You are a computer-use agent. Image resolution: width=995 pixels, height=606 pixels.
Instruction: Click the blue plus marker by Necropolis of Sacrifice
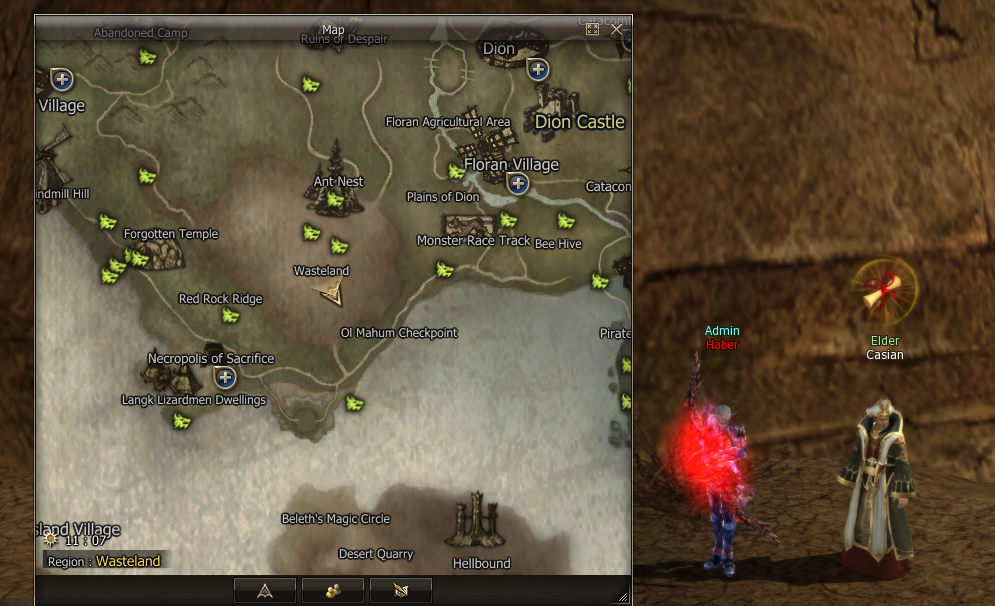tap(225, 377)
